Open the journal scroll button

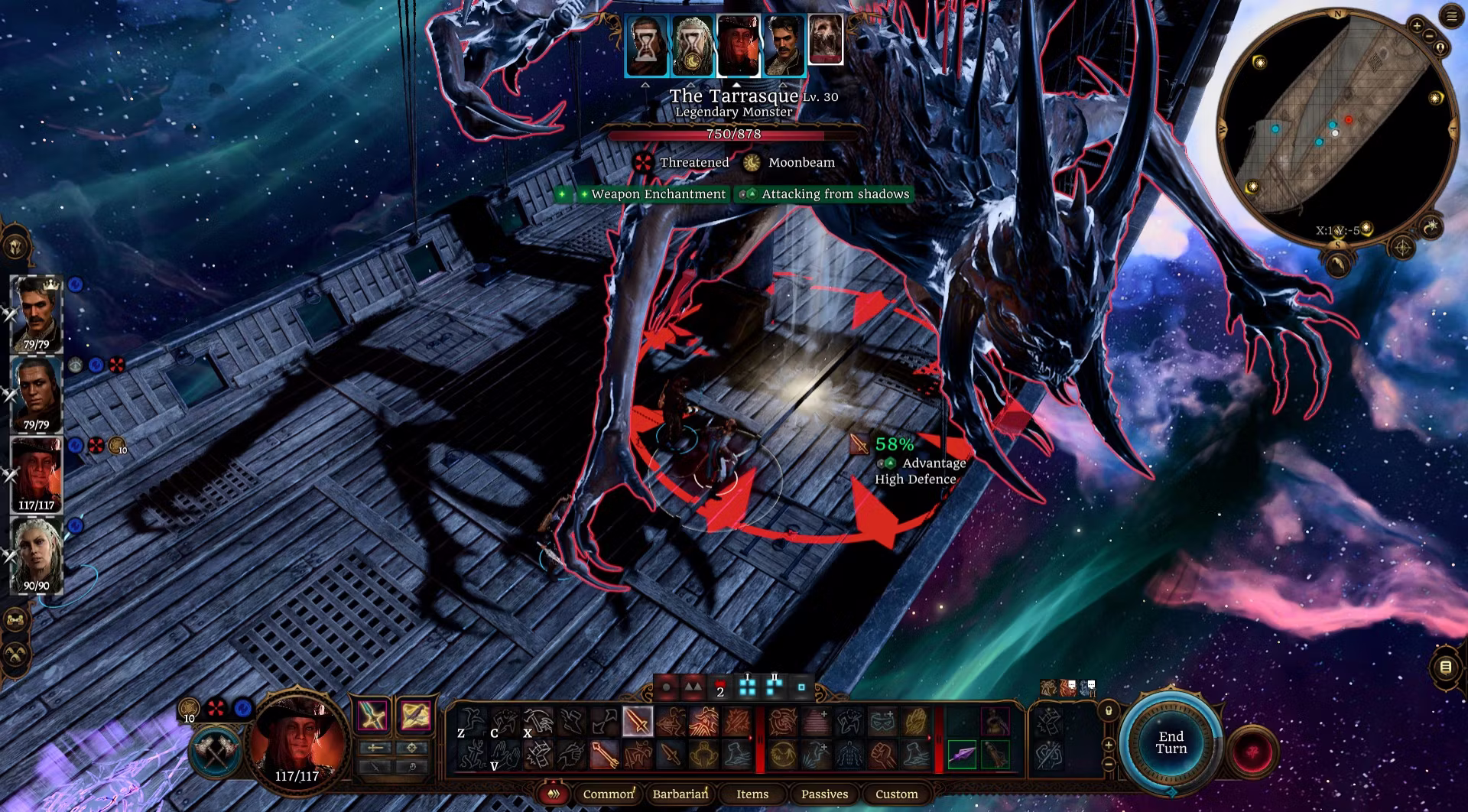pyautogui.click(x=1445, y=667)
